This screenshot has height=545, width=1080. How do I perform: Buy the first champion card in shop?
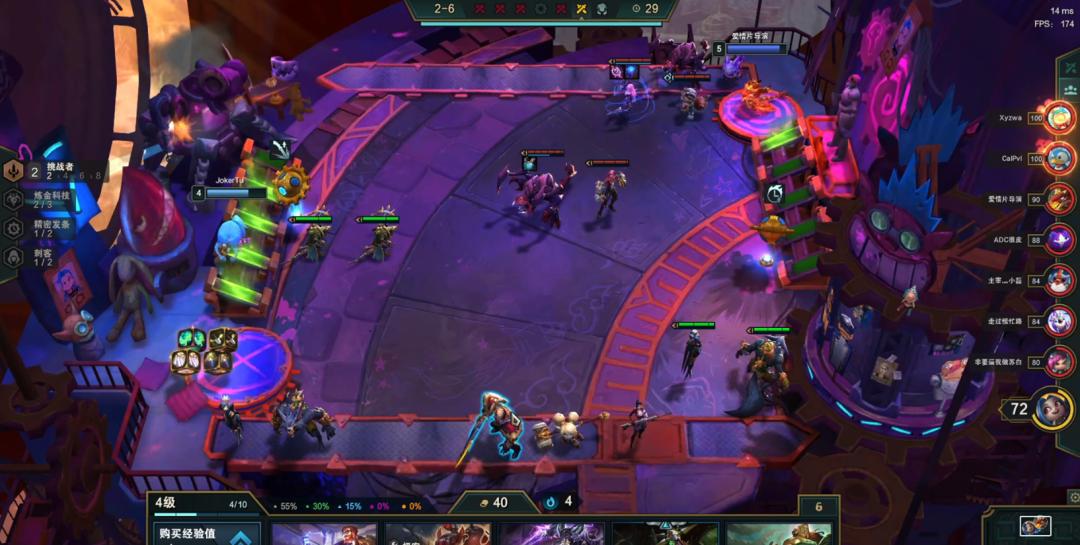[324, 534]
